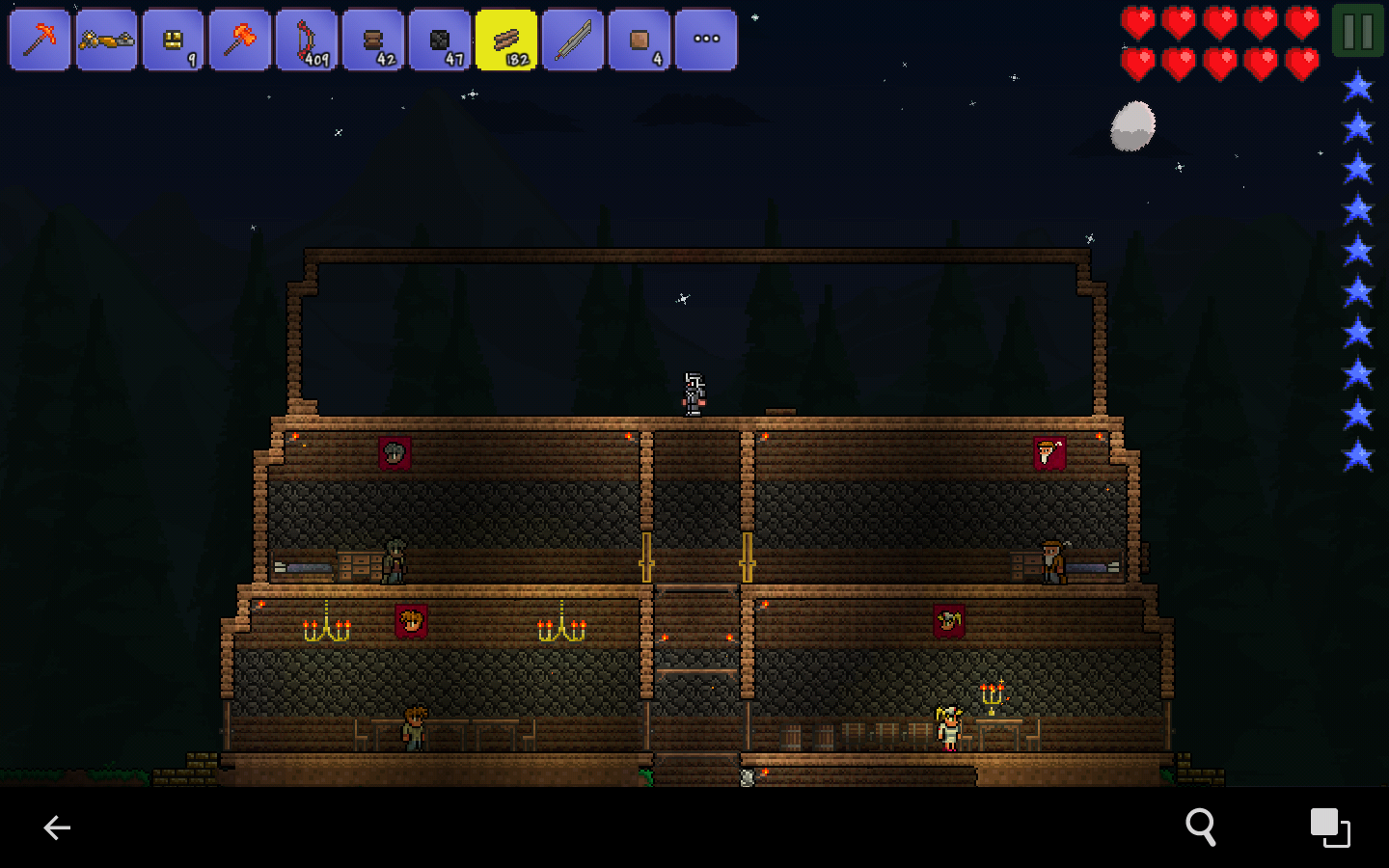Image resolution: width=1389 pixels, height=868 pixels.
Task: Choose the barrel item stack of 42
Action: (x=372, y=40)
